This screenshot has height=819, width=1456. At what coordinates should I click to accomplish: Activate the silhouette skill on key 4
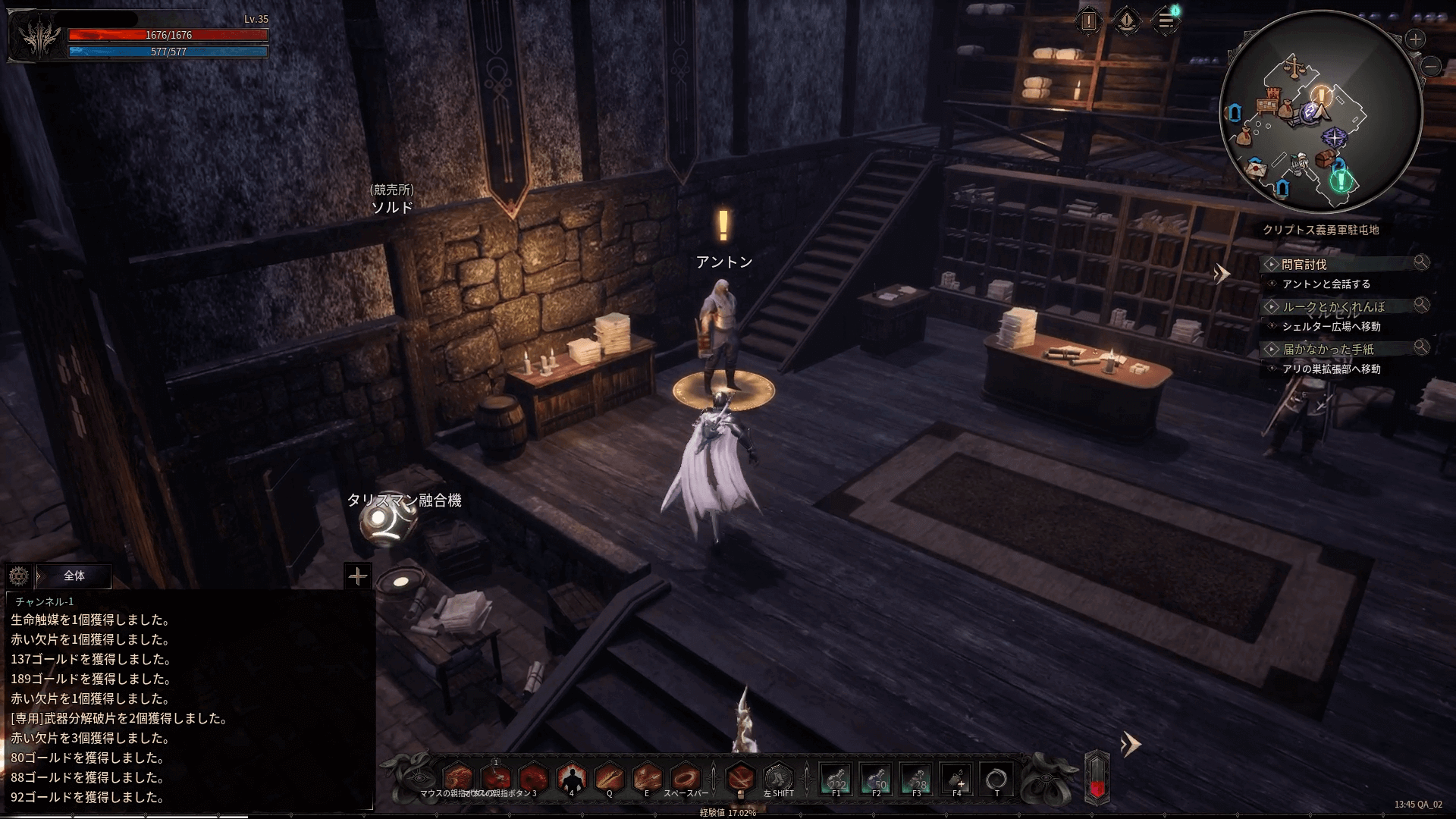pyautogui.click(x=571, y=778)
